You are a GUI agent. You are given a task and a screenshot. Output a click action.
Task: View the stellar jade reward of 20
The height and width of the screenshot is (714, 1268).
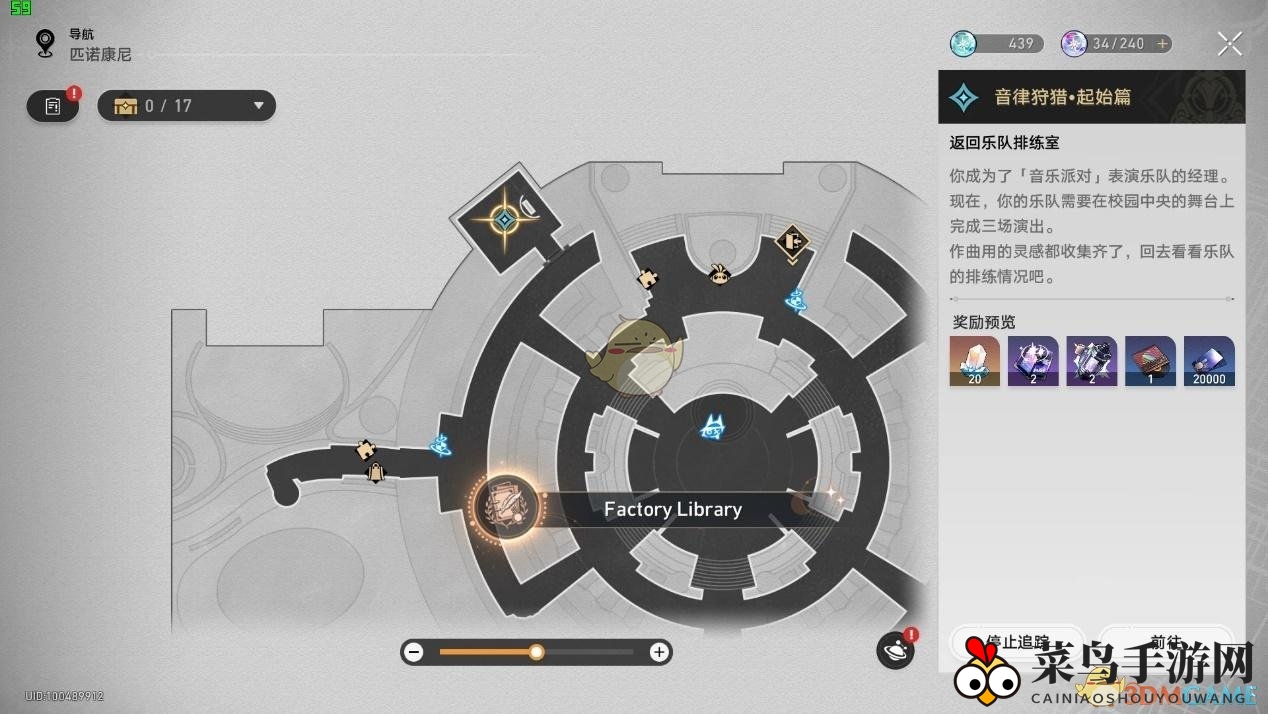(x=974, y=361)
